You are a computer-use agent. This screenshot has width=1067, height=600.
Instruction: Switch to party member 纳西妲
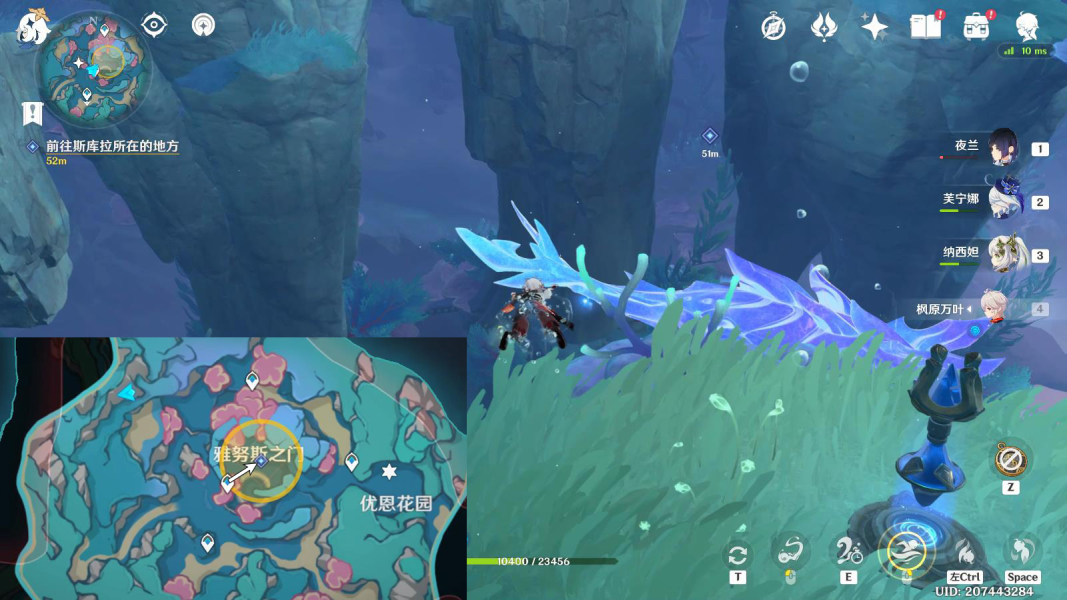1003,254
